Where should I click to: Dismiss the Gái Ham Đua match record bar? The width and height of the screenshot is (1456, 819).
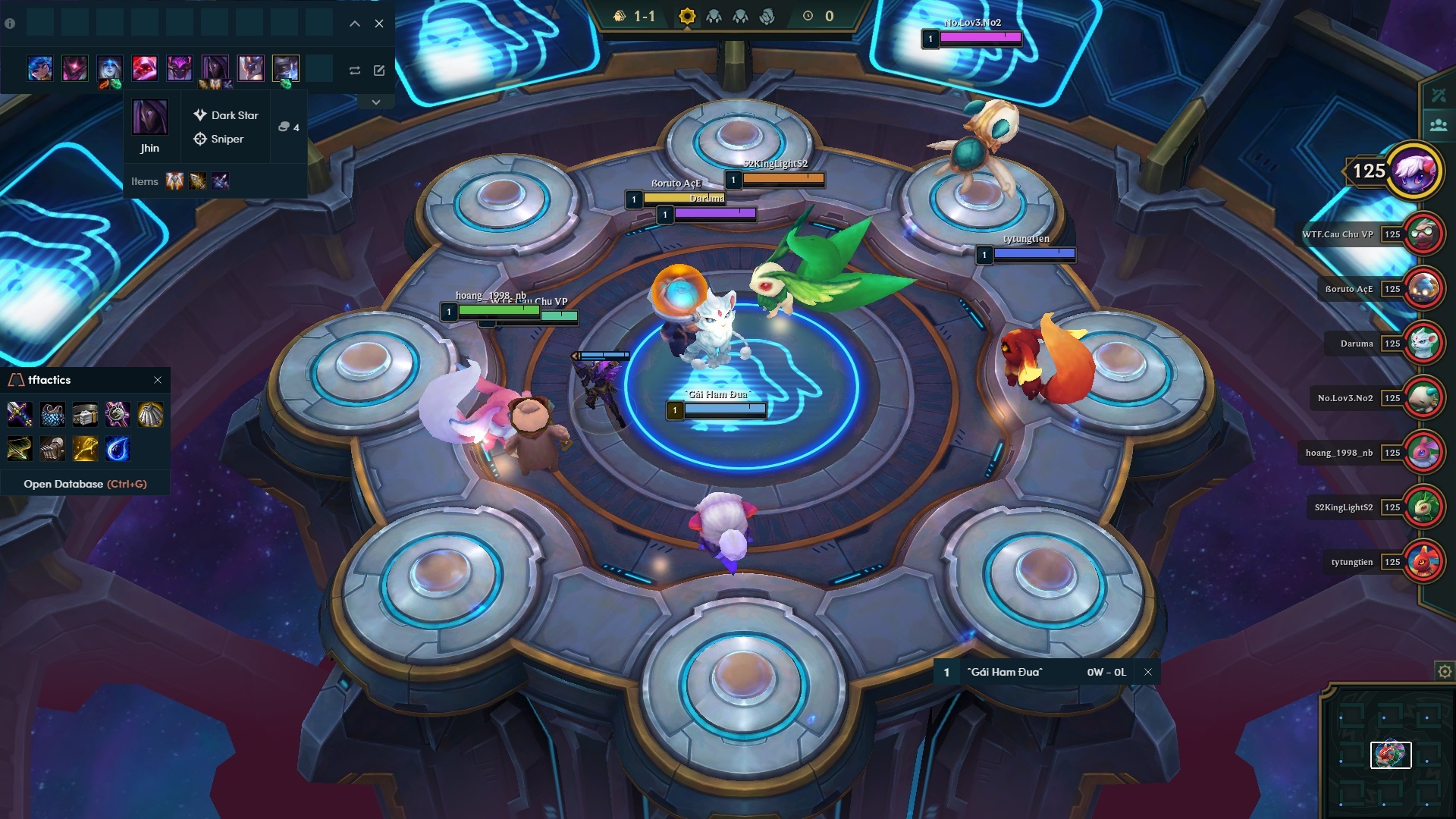[x=1147, y=672]
